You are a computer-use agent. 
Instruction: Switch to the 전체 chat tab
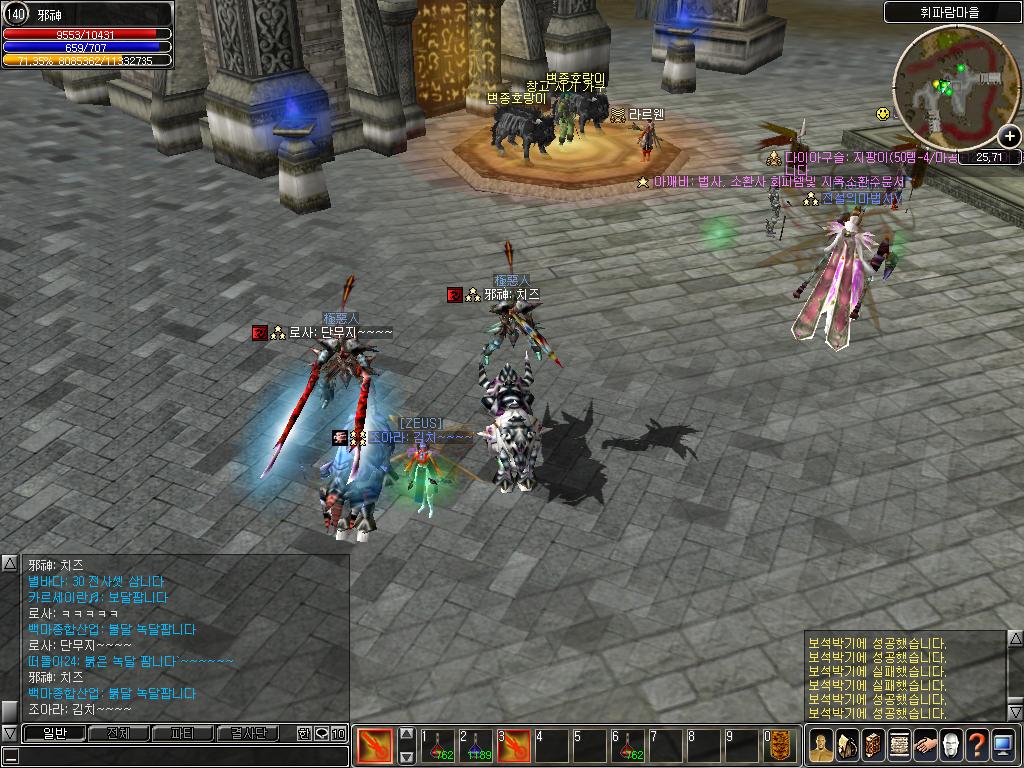pos(118,734)
